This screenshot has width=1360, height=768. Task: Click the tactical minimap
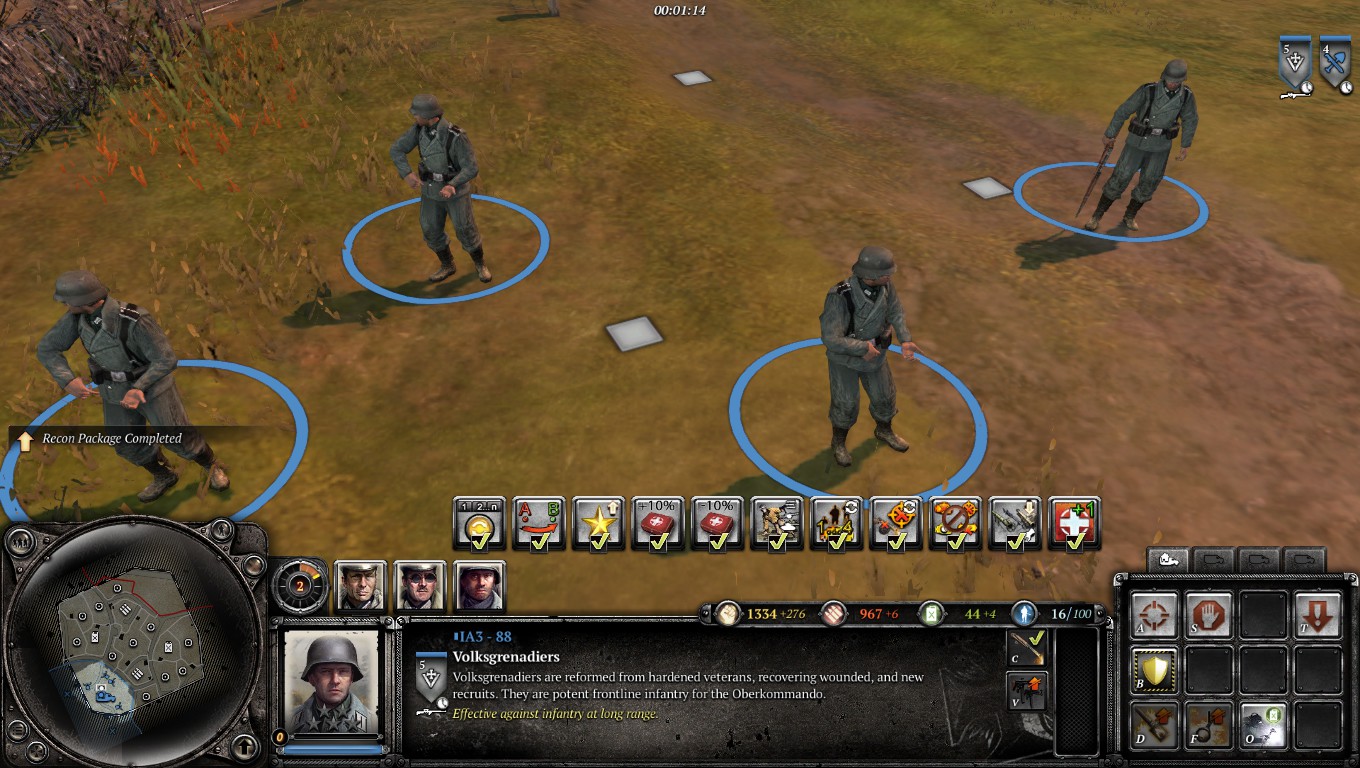[x=133, y=641]
